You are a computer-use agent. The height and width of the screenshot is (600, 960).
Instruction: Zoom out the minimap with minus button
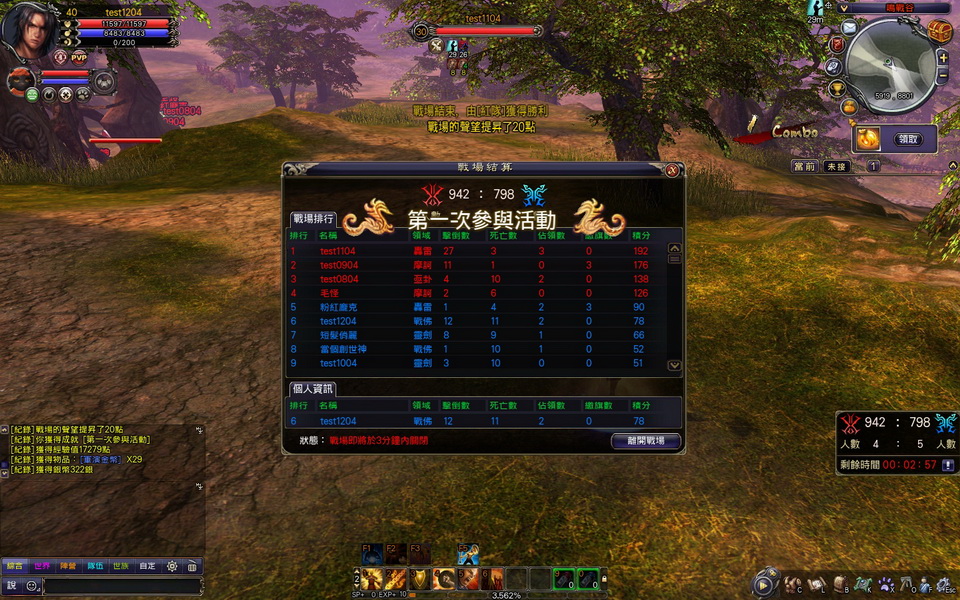point(941,75)
